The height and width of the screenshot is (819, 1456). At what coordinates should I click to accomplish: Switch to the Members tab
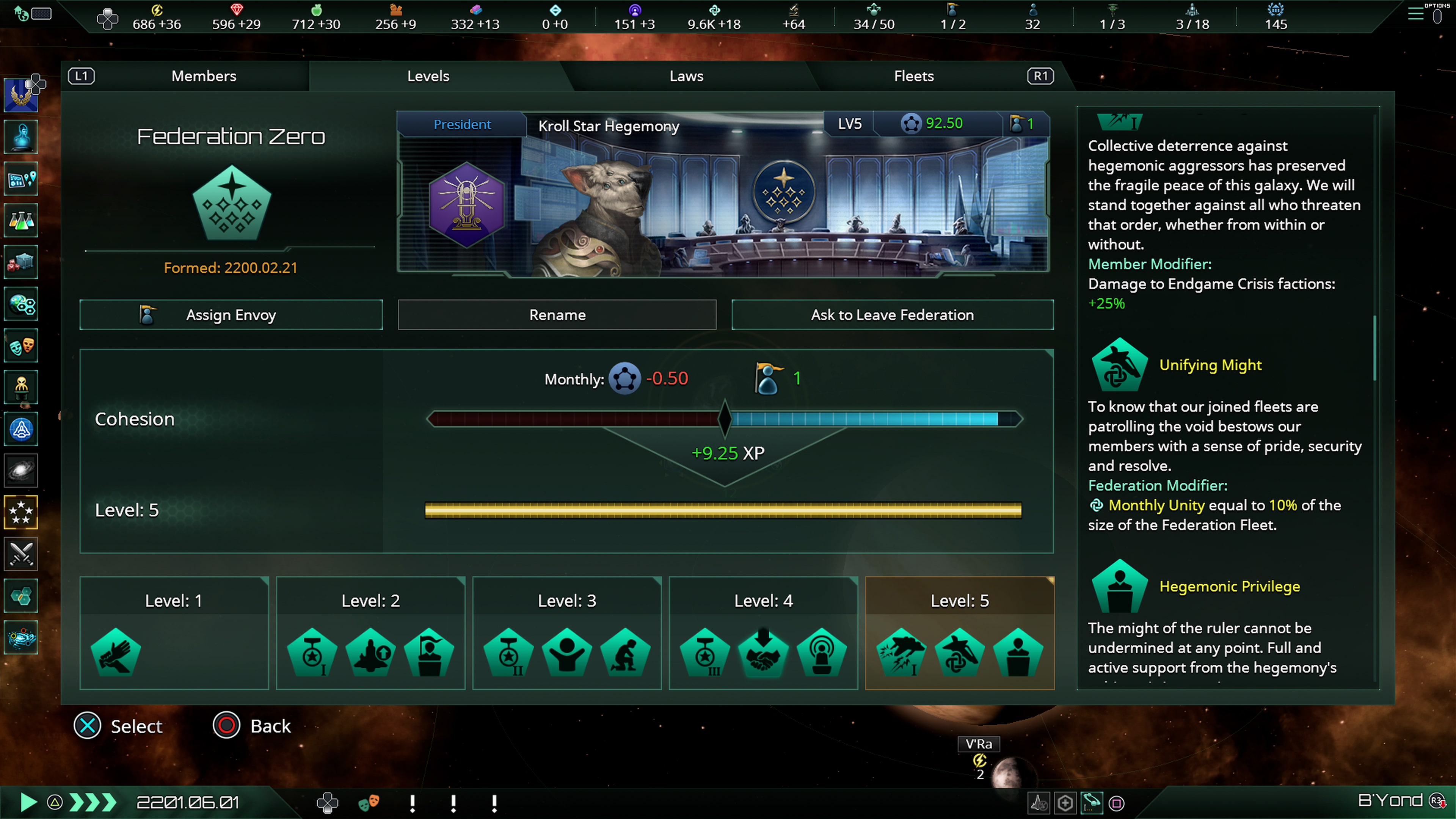[204, 76]
